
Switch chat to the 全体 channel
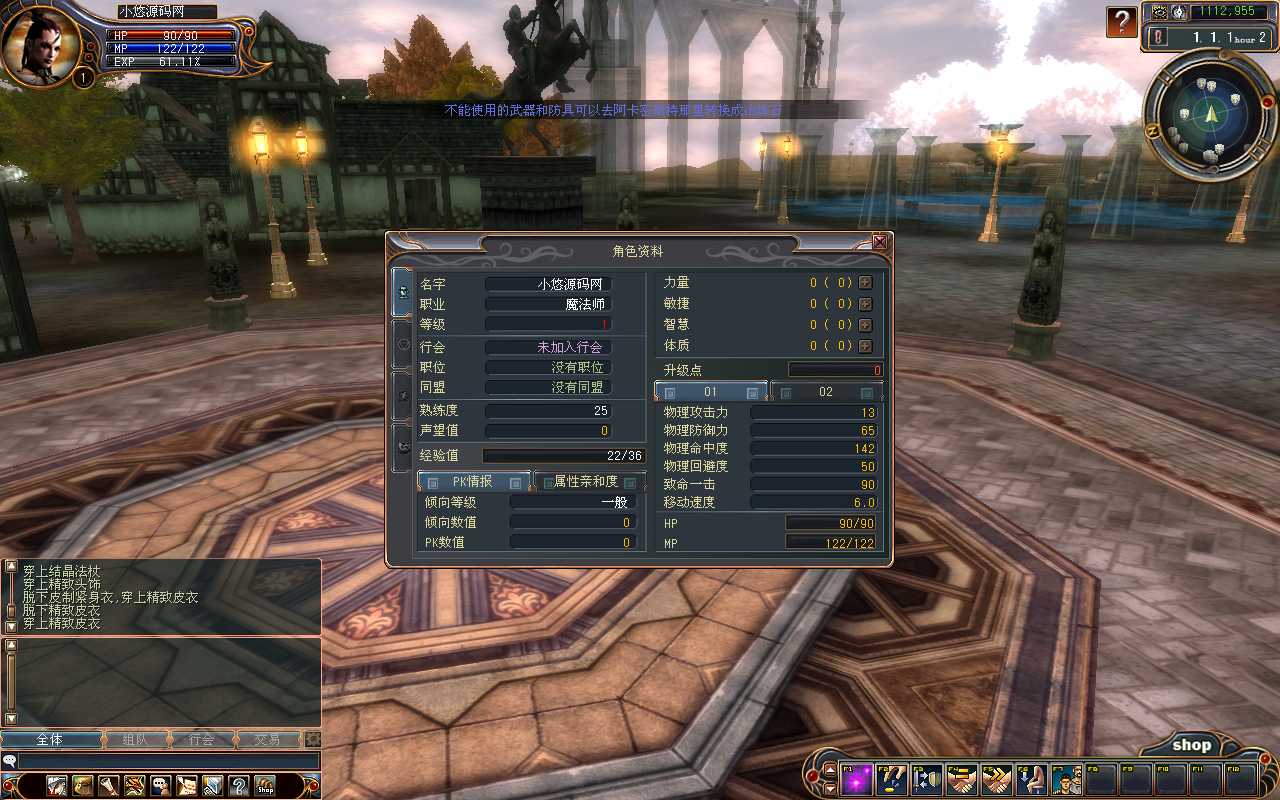(50, 740)
